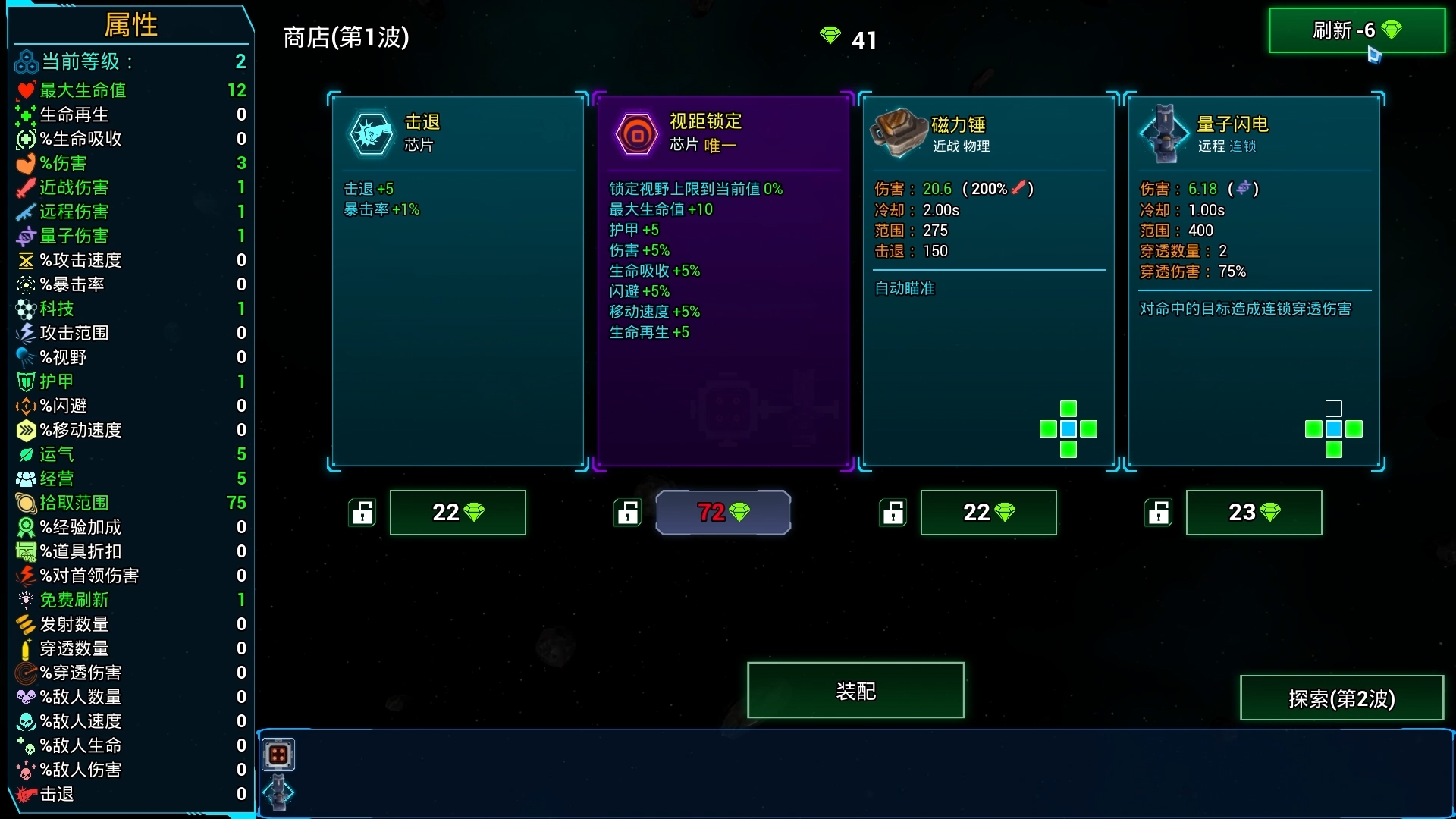Lock the 击退 item with its padlock
1456x819 pixels.
362,513
